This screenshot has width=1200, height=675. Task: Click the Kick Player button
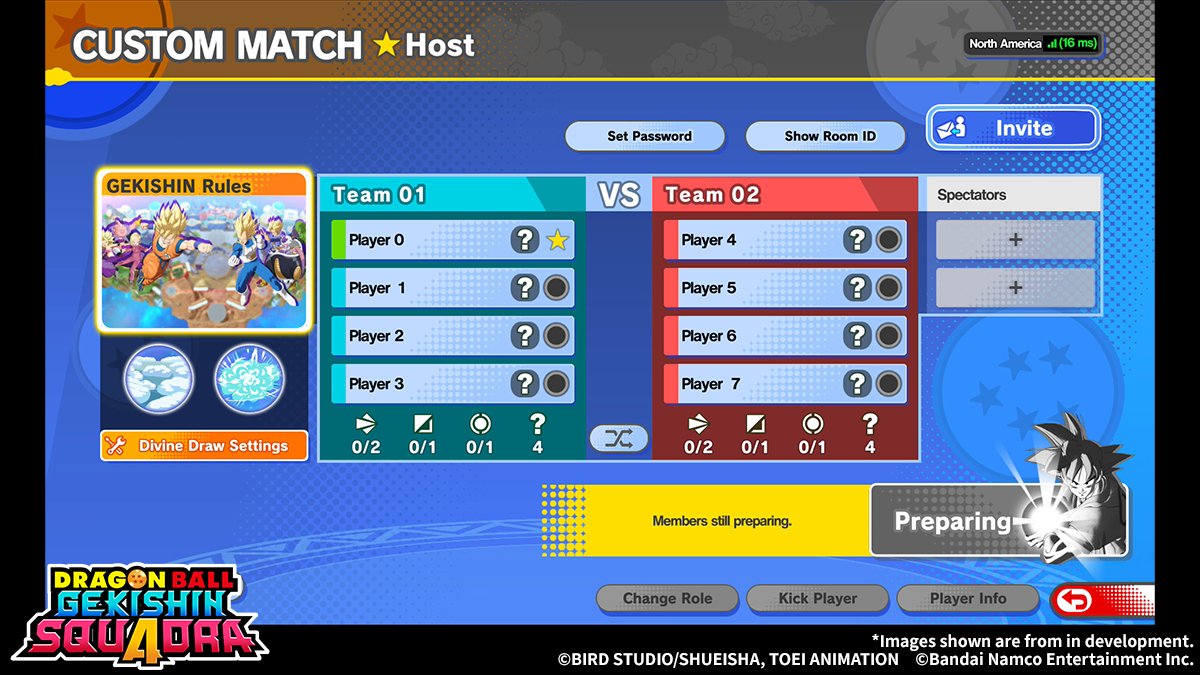pyautogui.click(x=817, y=599)
